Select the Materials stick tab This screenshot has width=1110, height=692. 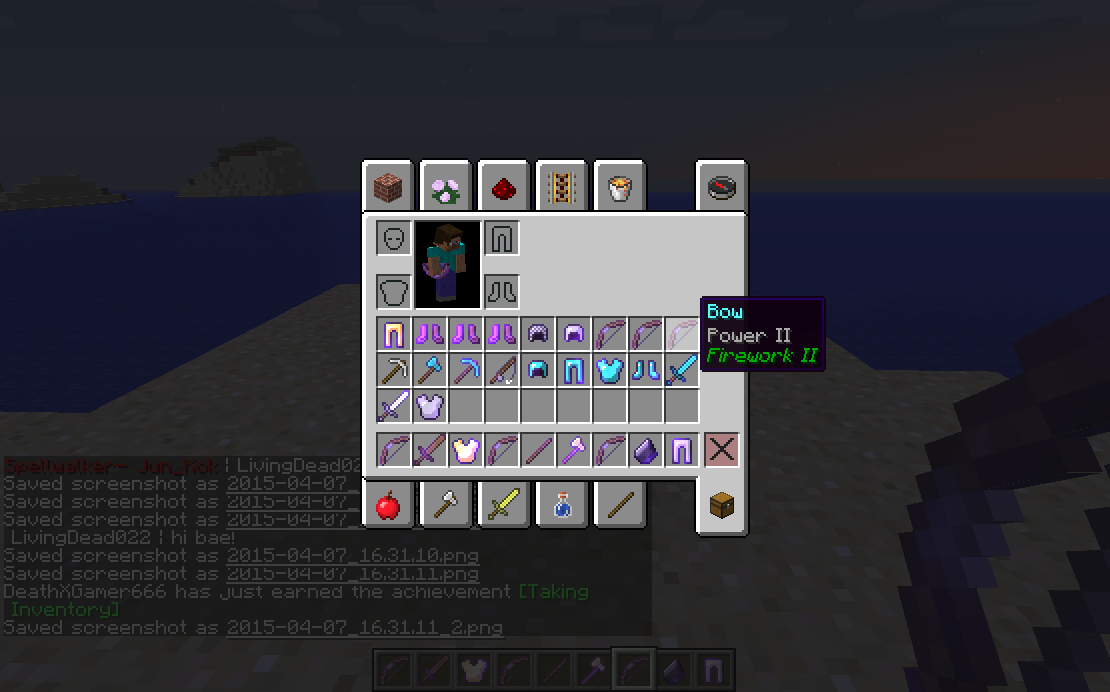tap(619, 506)
